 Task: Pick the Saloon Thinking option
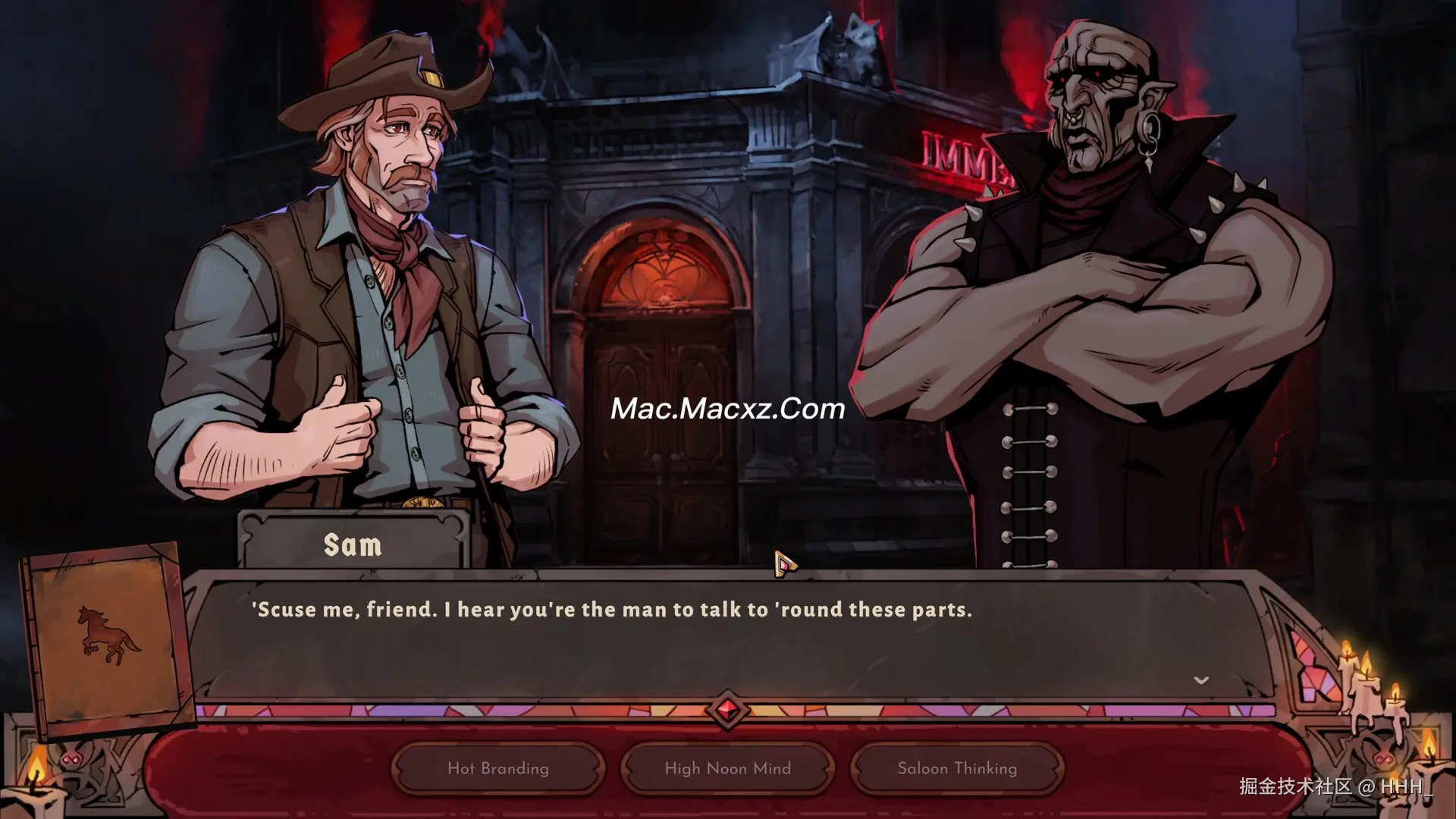[x=957, y=768]
